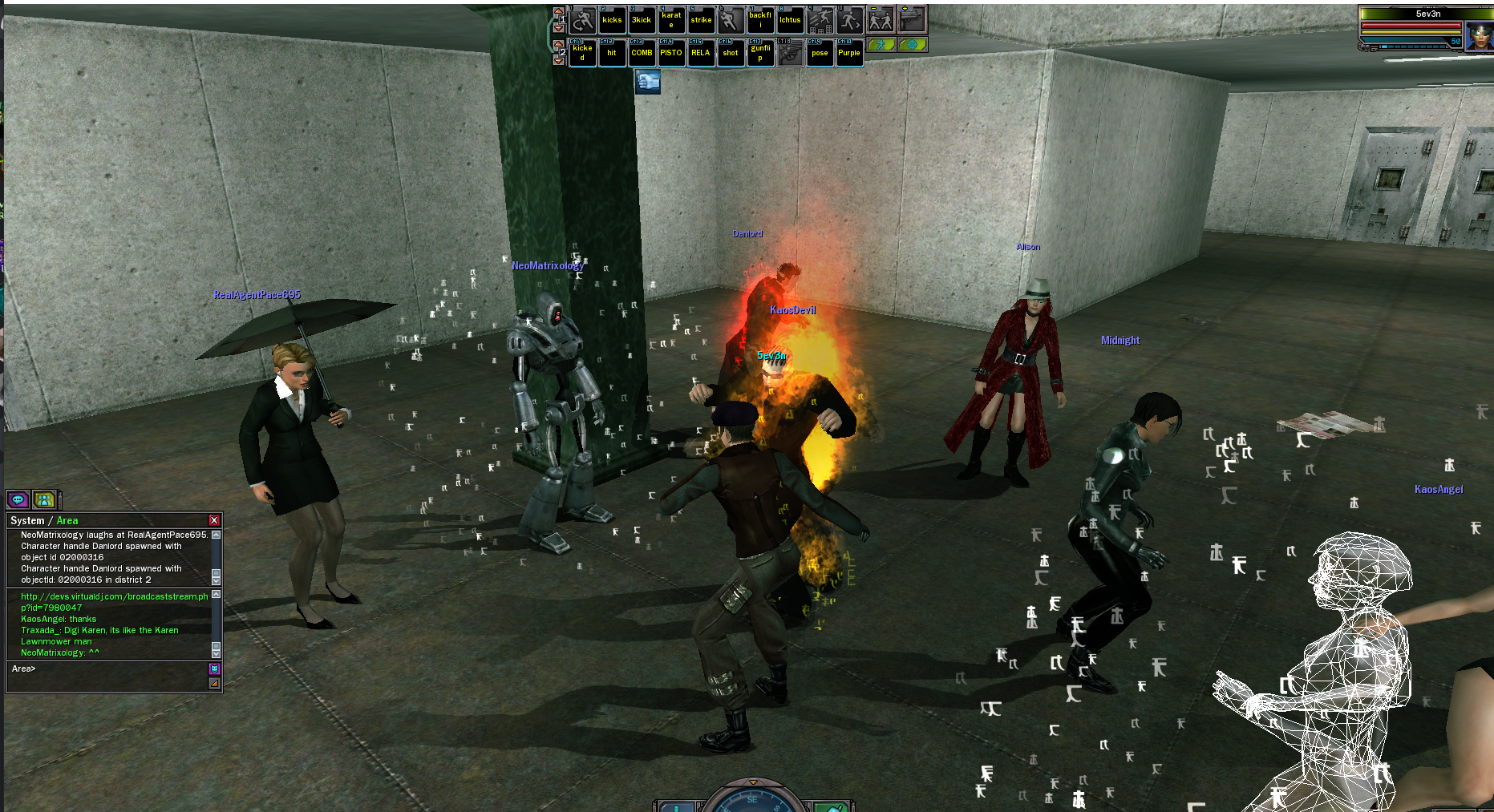The width and height of the screenshot is (1494, 812).
Task: Open the yellow group members button
Action: click(x=45, y=499)
